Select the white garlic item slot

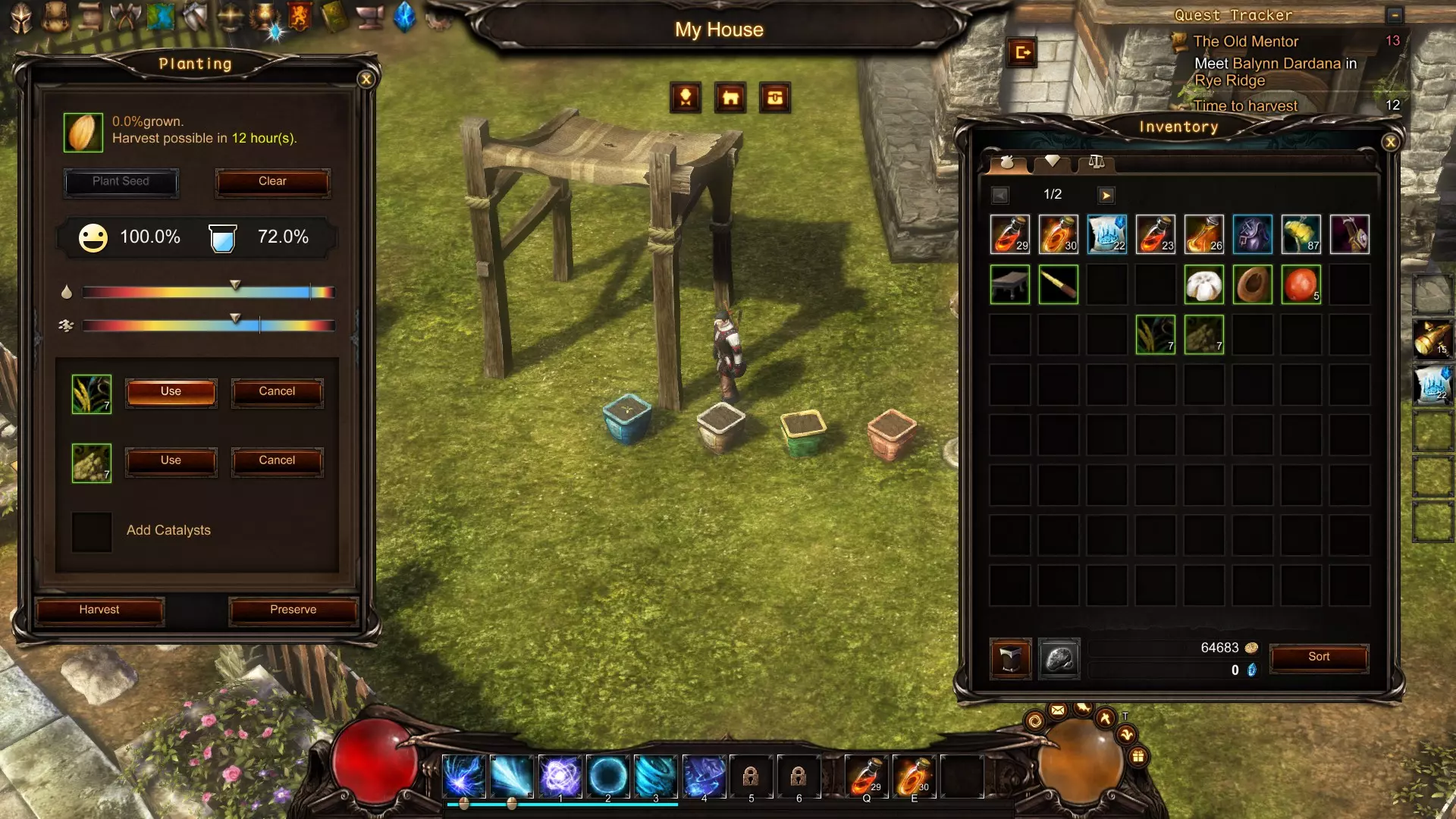[x=1203, y=284]
